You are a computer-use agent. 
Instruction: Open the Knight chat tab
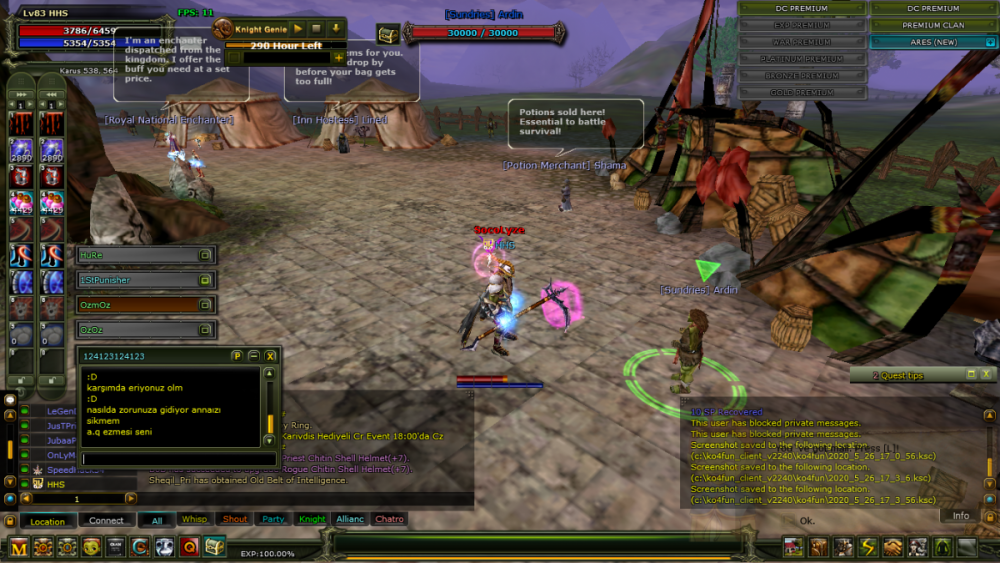click(312, 520)
